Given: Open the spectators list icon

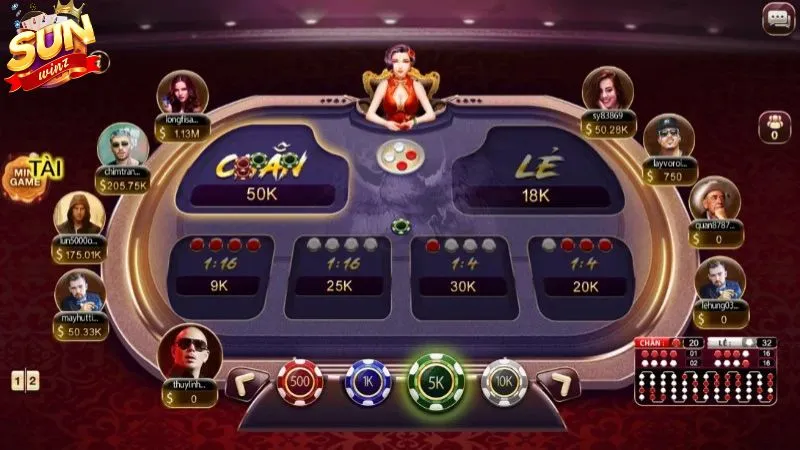Looking at the screenshot, I should [774, 127].
